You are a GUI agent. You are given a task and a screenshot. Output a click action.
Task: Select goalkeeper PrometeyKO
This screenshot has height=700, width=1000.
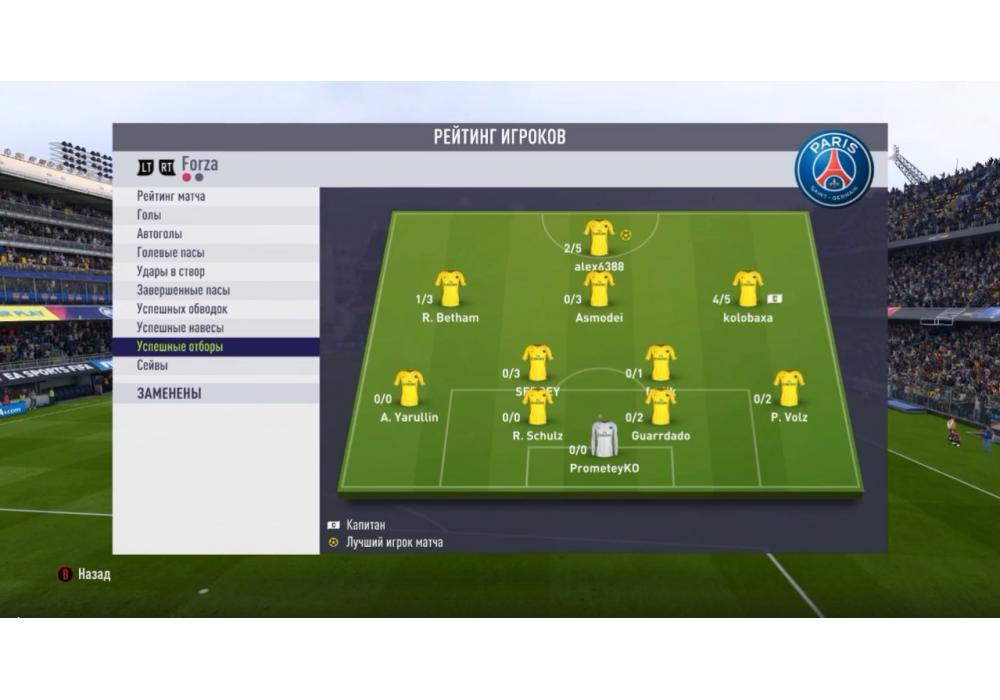[604, 439]
